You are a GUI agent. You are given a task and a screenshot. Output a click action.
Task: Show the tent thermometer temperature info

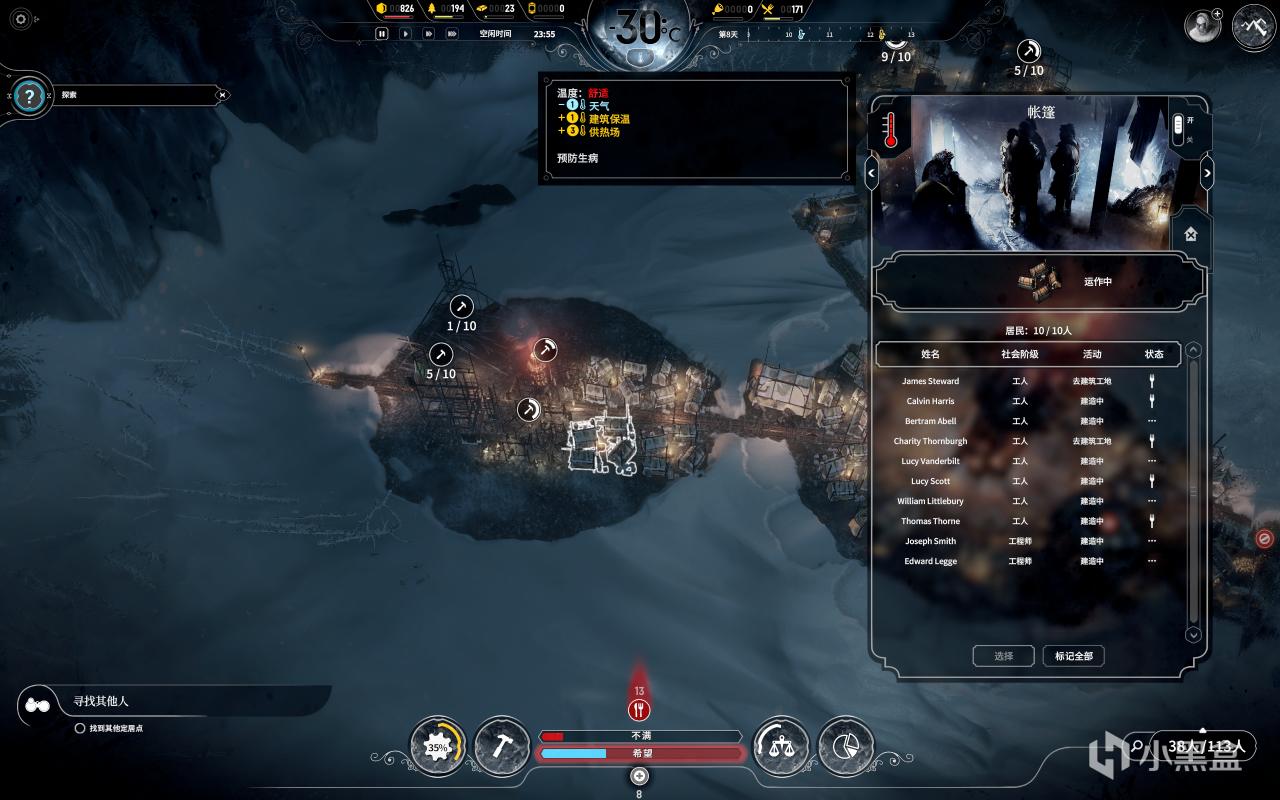click(890, 129)
